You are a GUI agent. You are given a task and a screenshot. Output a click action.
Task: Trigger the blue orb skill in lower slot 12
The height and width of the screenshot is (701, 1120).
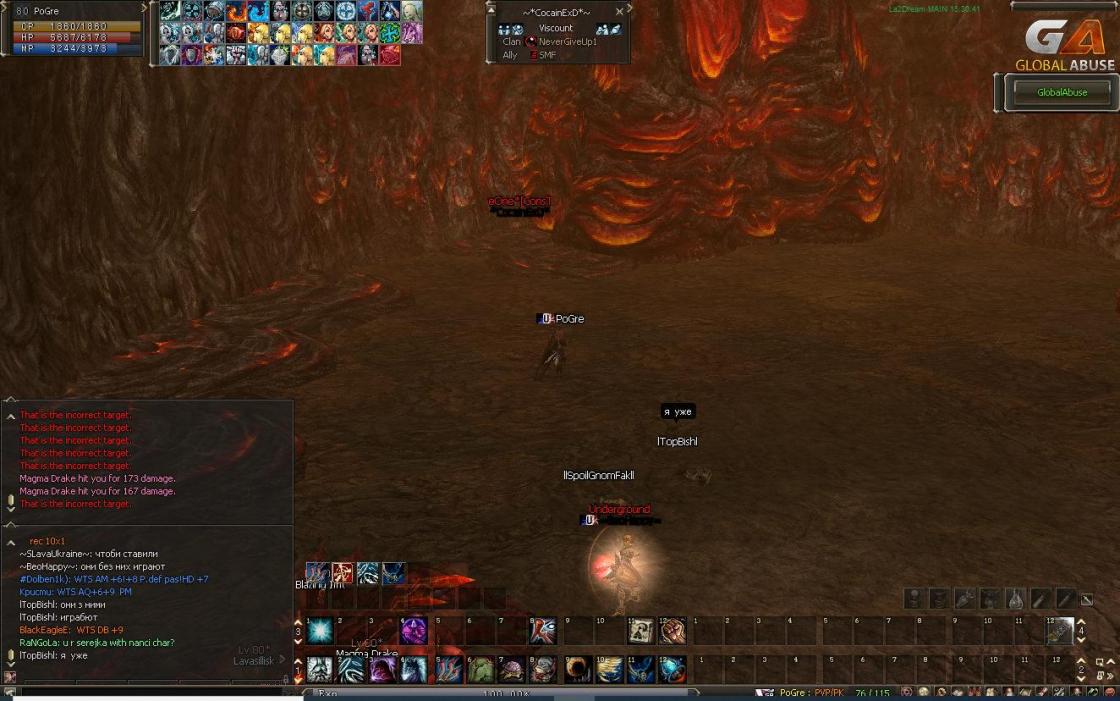tap(672, 669)
